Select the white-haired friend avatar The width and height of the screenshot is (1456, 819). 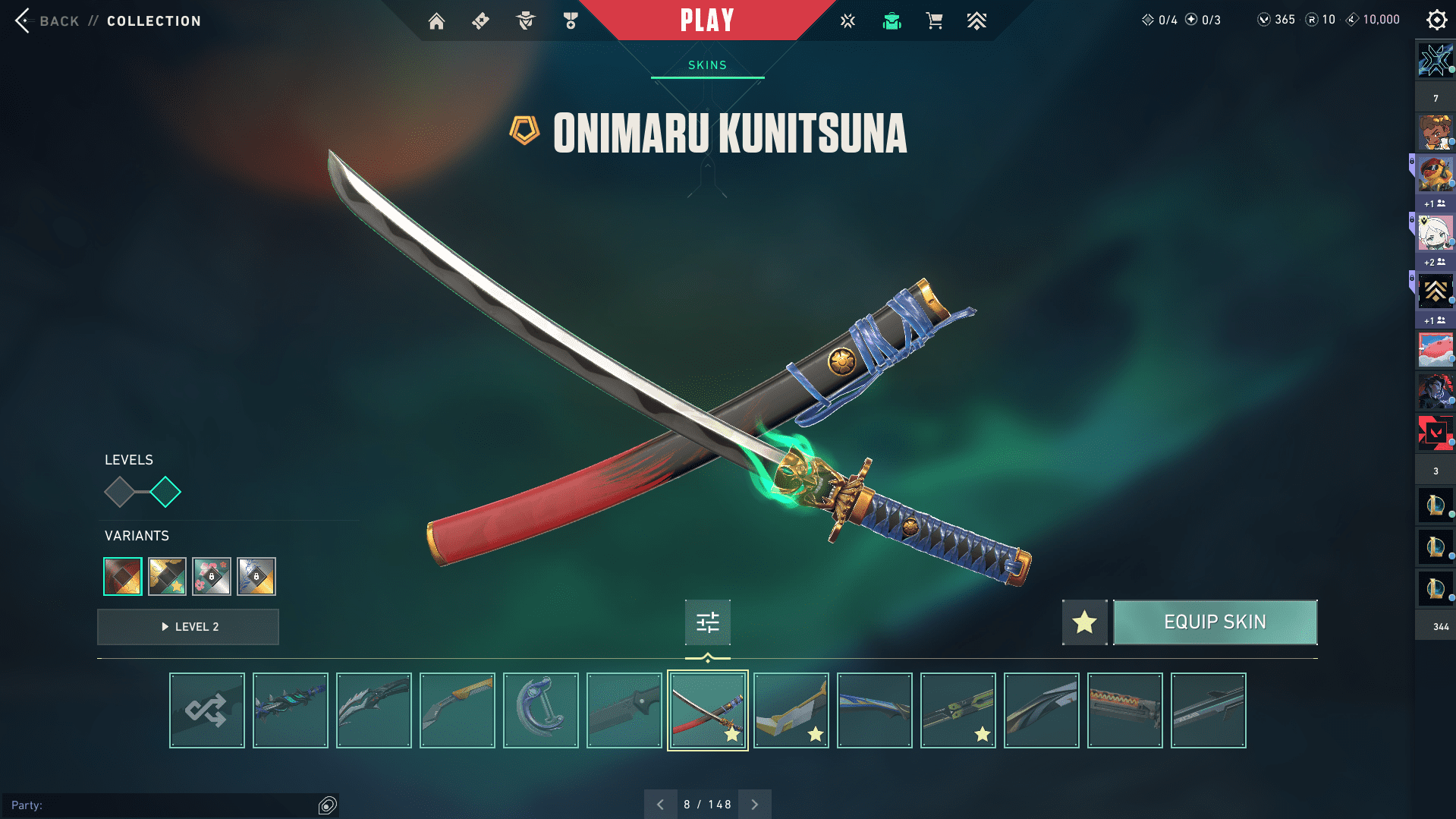pos(1436,233)
